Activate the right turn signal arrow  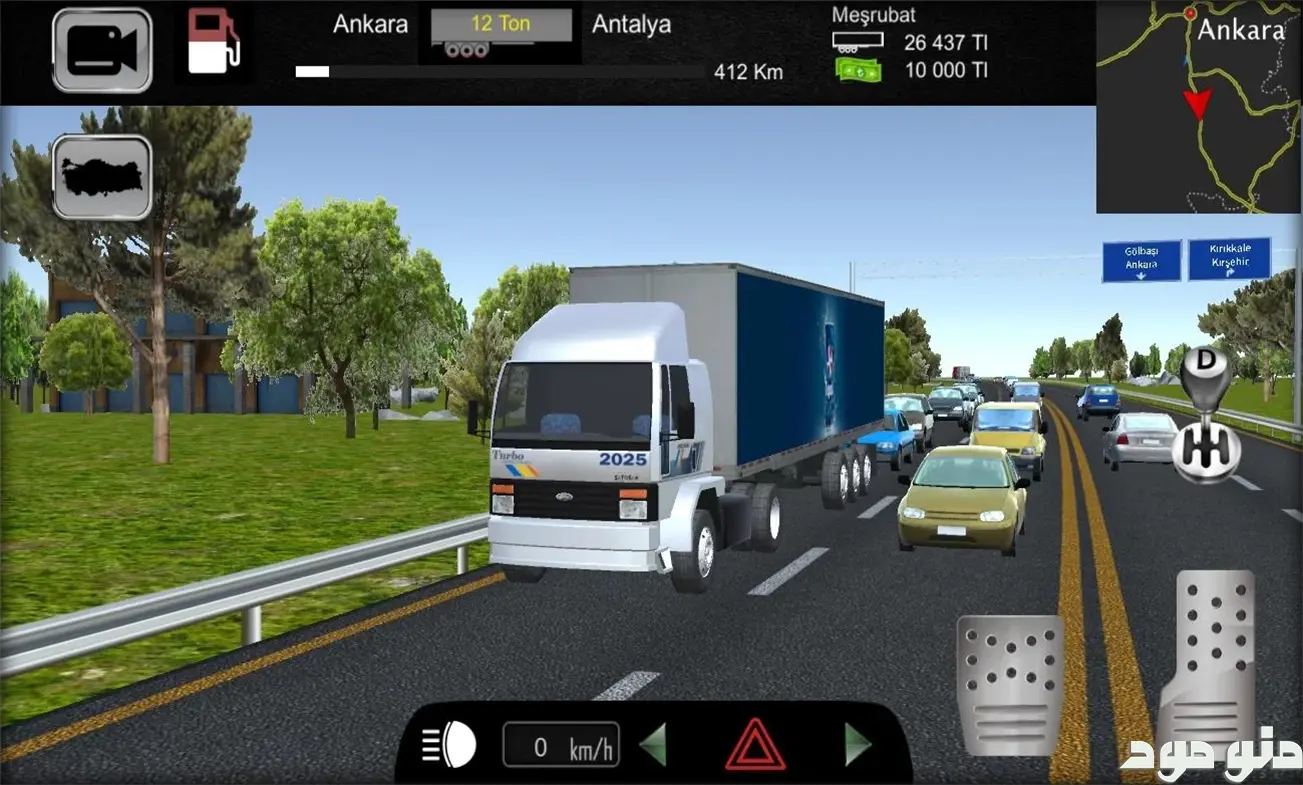(857, 745)
